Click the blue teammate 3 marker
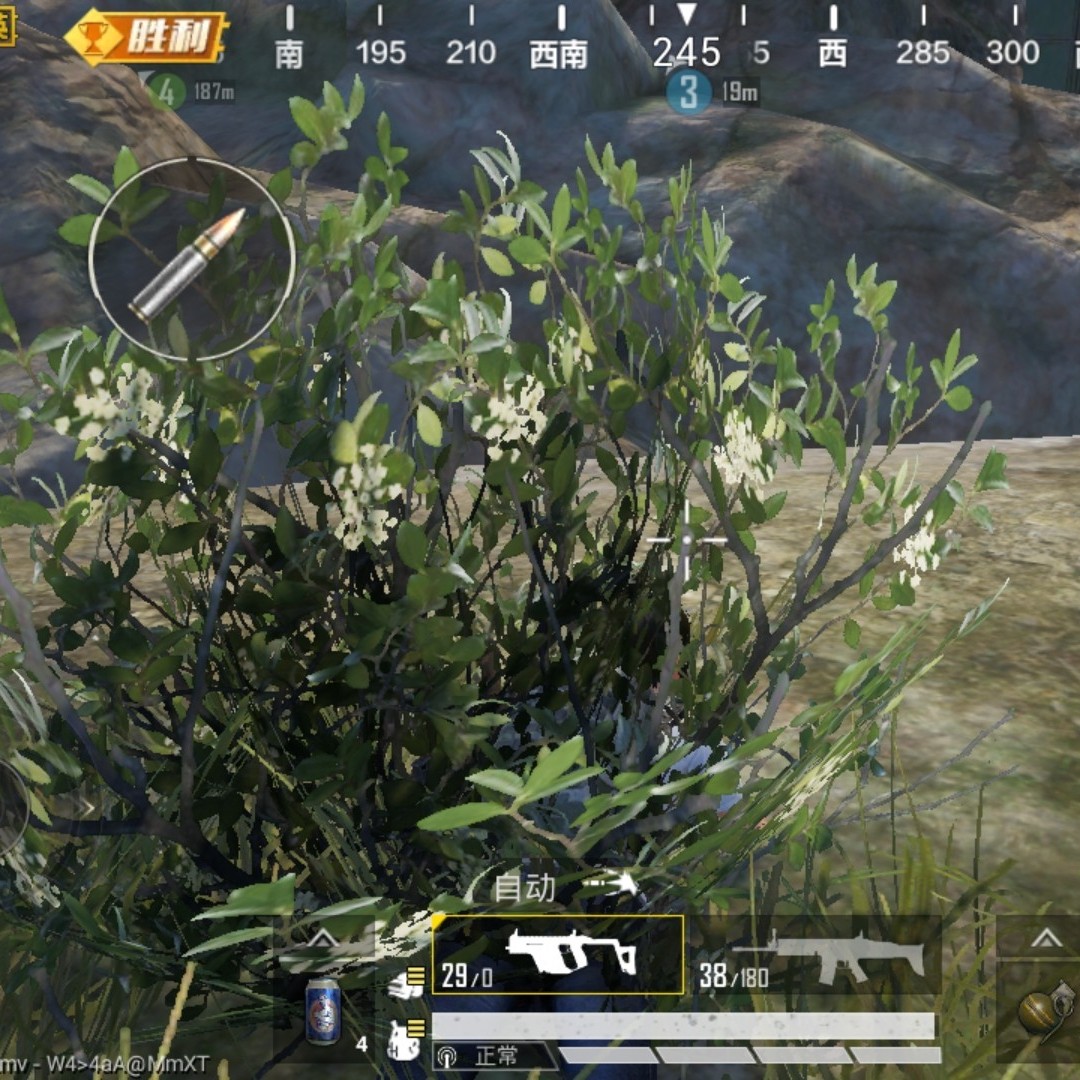This screenshot has width=1080, height=1080. point(688,92)
